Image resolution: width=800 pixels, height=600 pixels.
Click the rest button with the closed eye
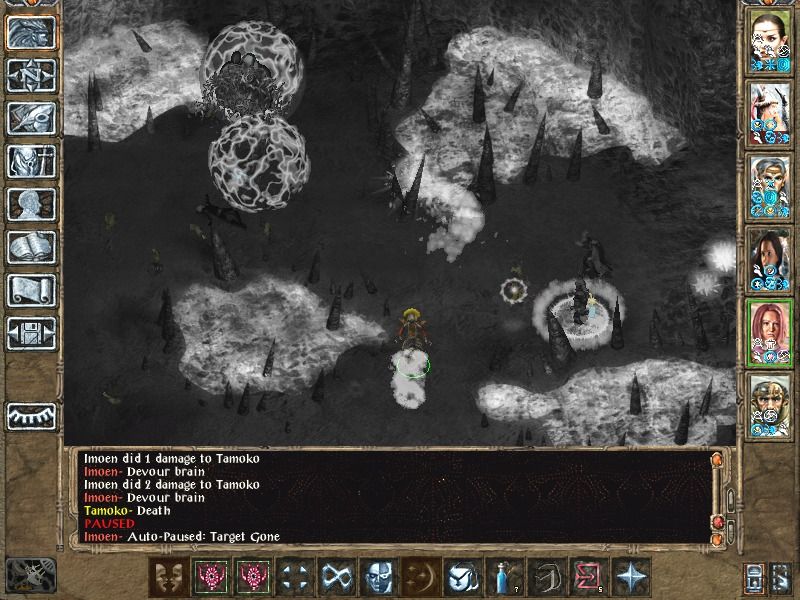point(30,416)
